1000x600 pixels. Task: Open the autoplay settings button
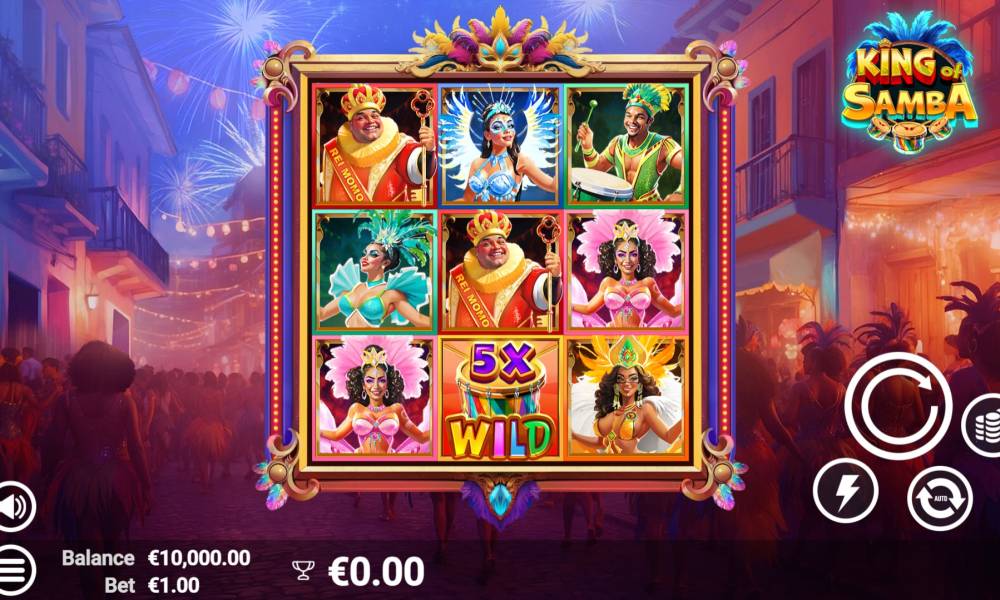tap(939, 498)
